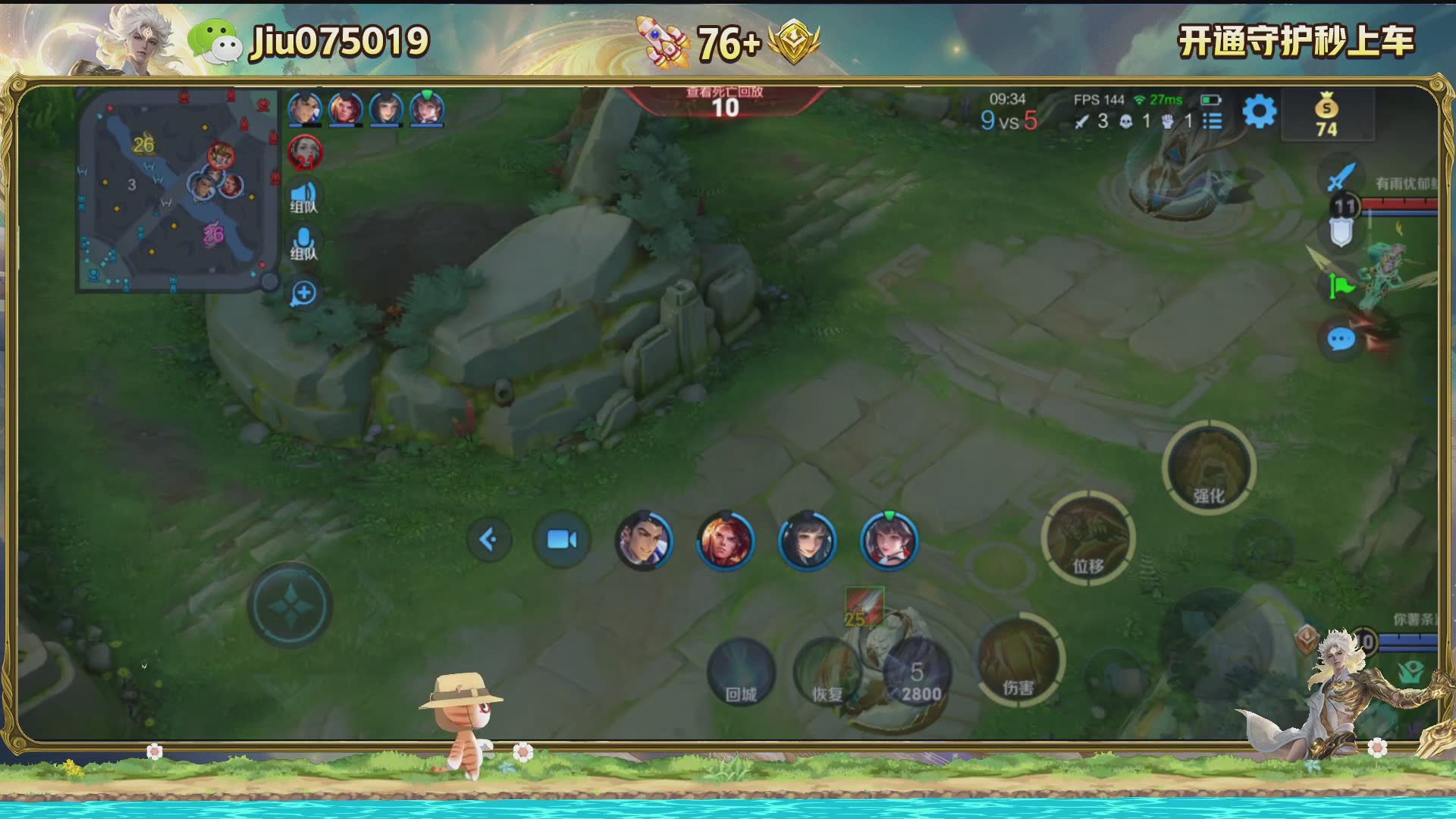Click the round plus-bubble button under voice icons
Image resolution: width=1456 pixels, height=819 pixels.
[304, 293]
